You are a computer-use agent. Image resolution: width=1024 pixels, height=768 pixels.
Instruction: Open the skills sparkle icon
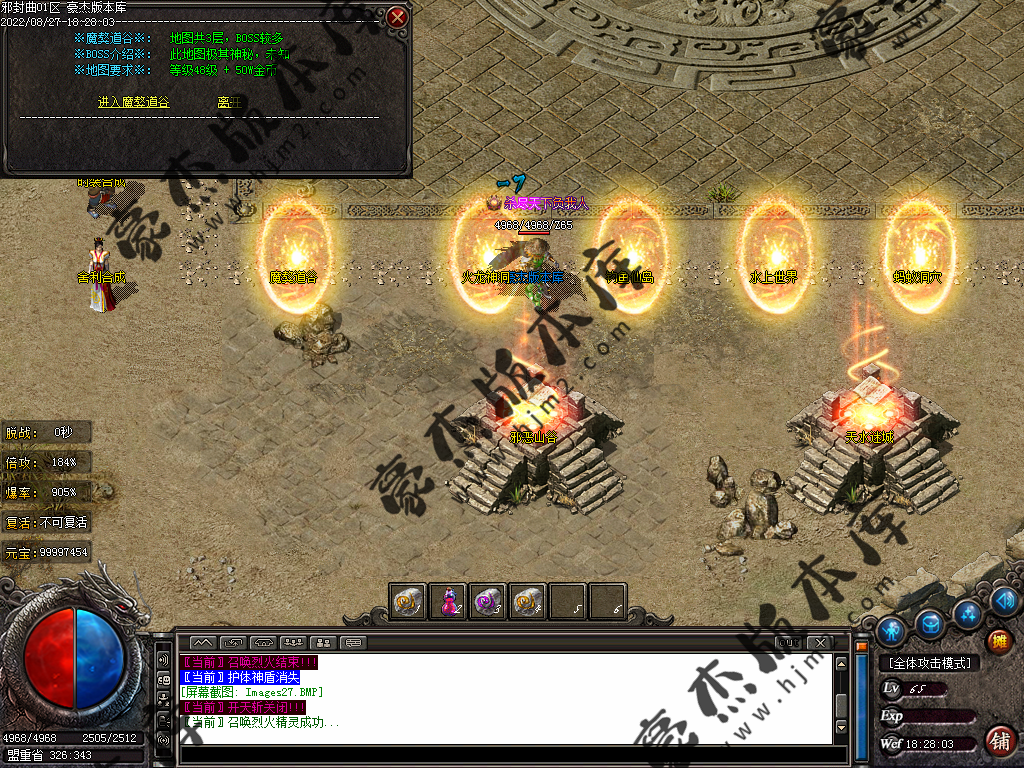(967, 612)
